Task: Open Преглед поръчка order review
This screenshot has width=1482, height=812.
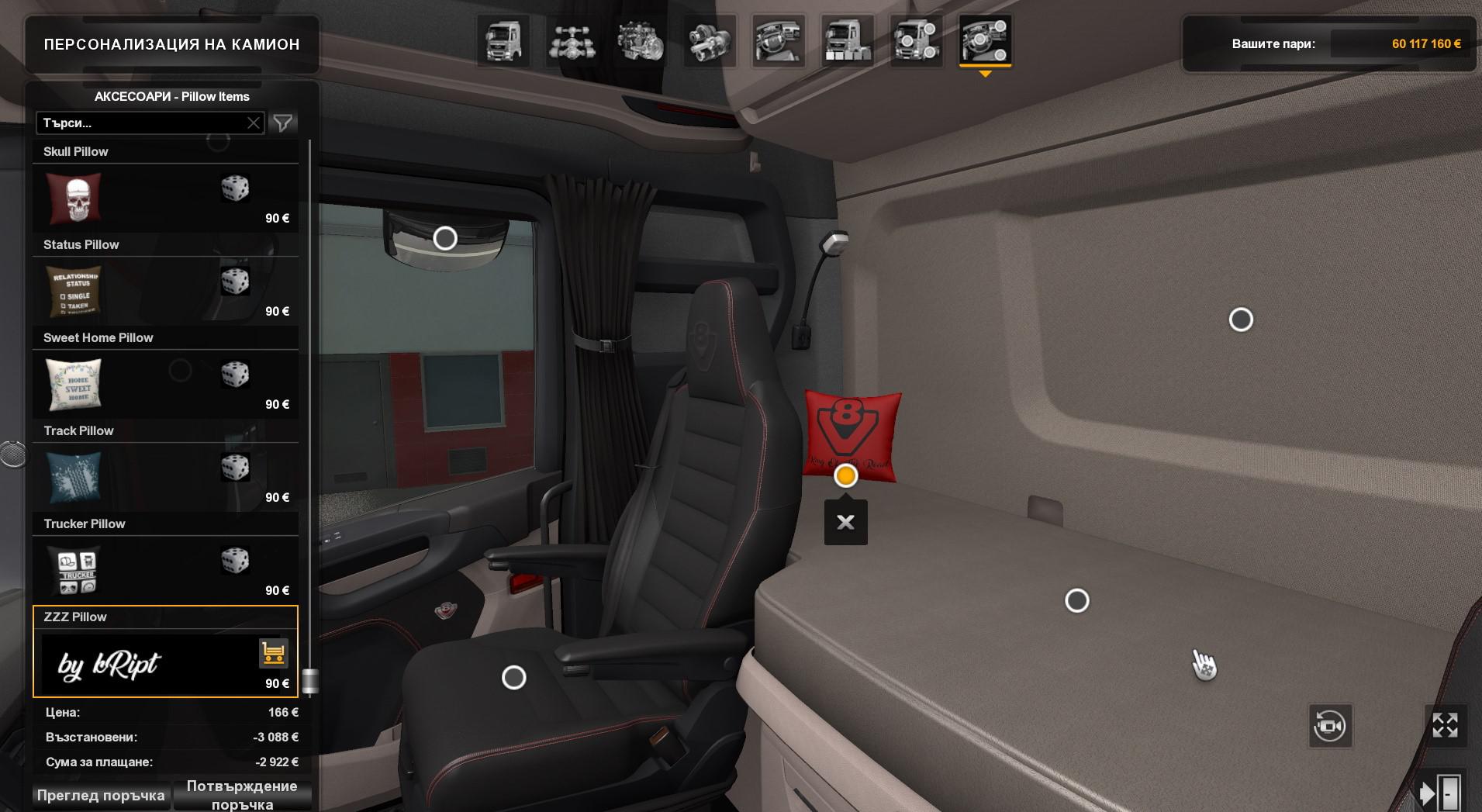Action: (x=101, y=796)
